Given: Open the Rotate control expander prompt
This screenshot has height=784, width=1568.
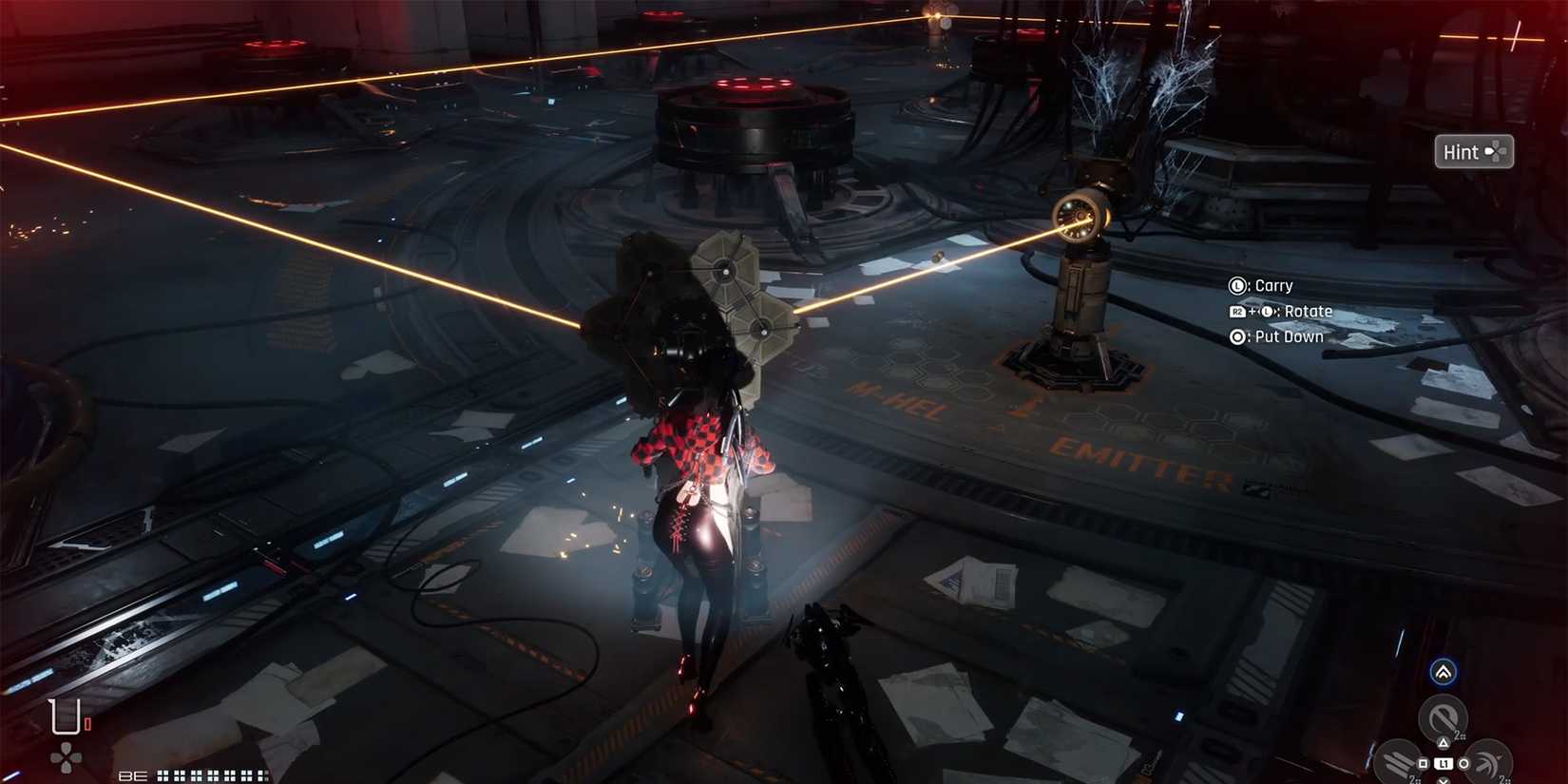Looking at the screenshot, I should pyautogui.click(x=1266, y=312).
